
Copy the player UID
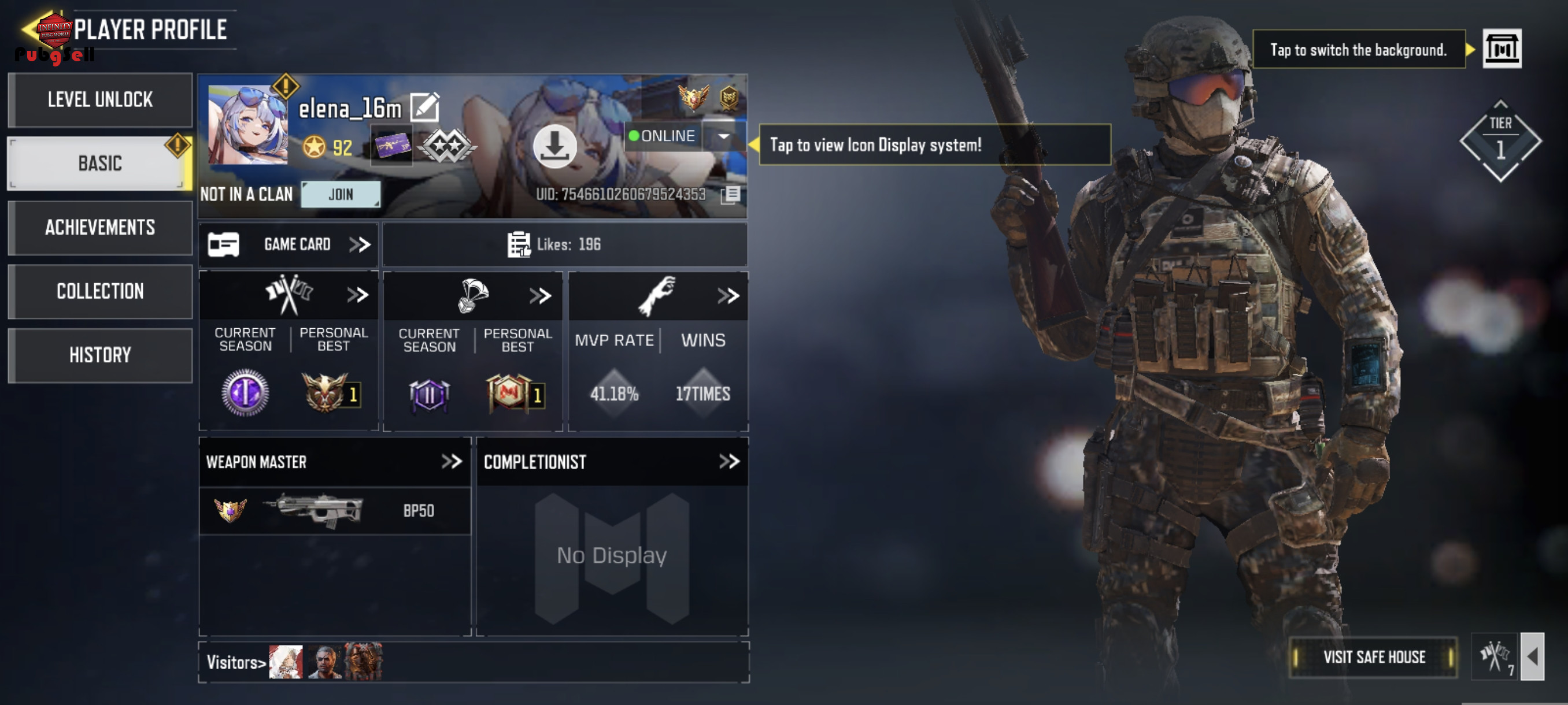pyautogui.click(x=730, y=195)
